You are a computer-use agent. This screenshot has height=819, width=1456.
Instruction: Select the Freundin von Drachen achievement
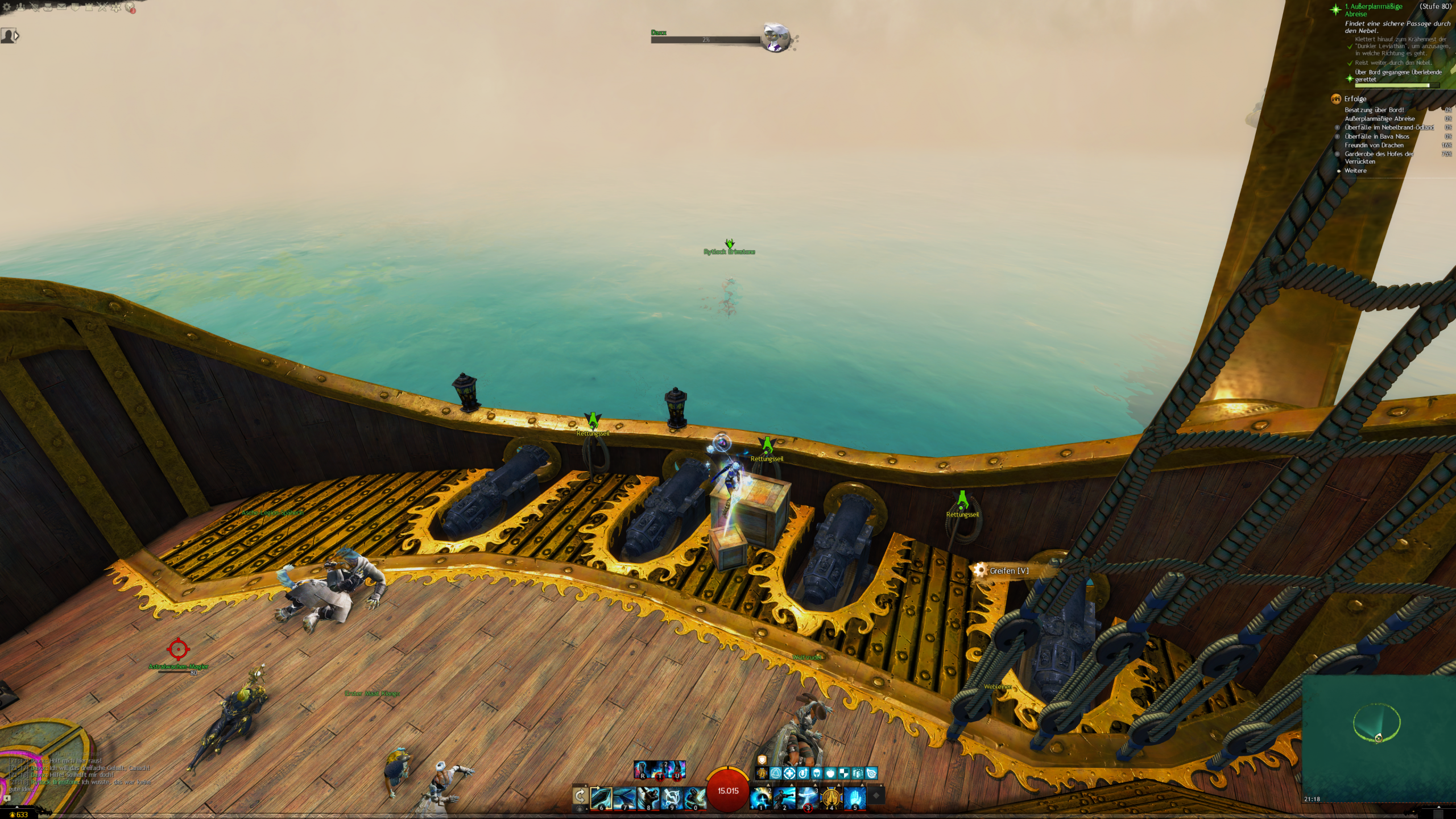point(1374,145)
